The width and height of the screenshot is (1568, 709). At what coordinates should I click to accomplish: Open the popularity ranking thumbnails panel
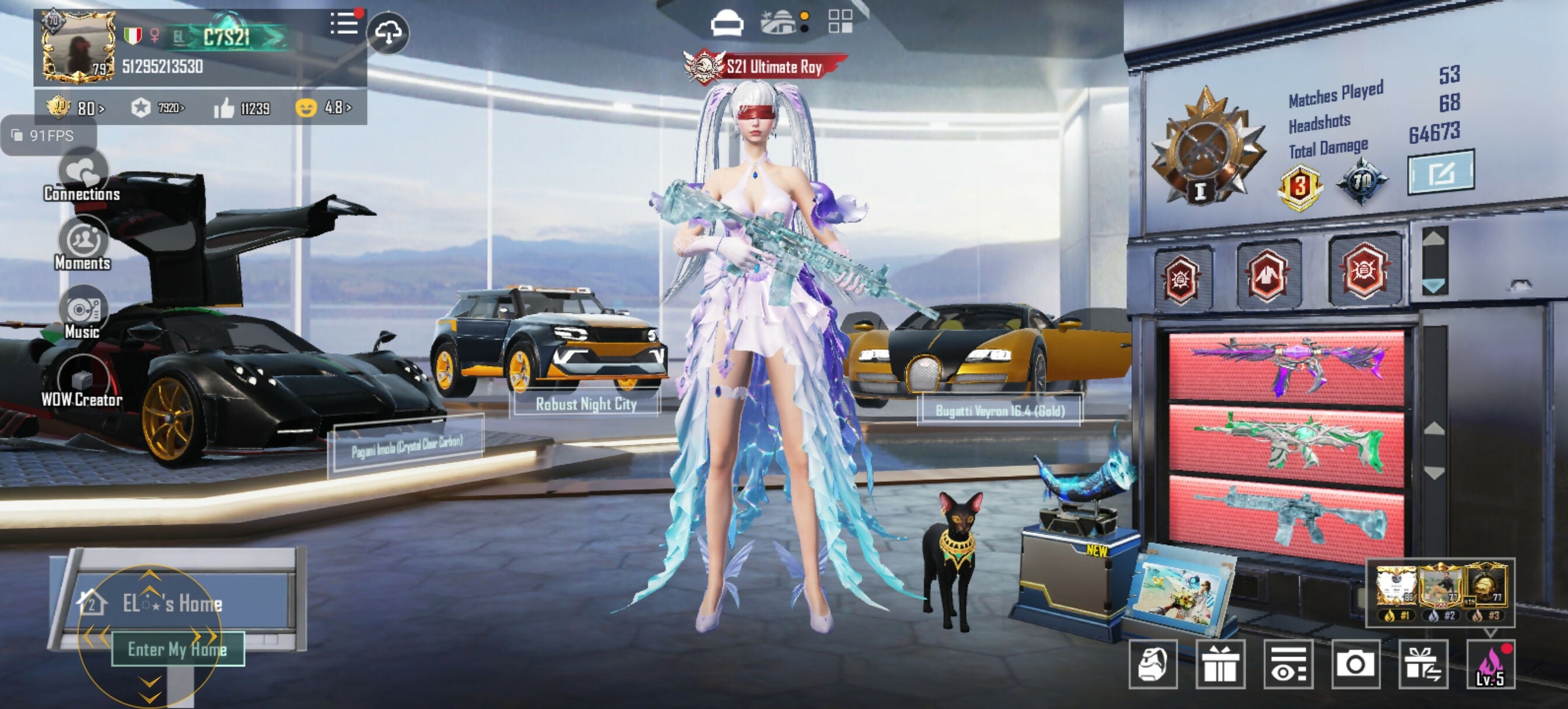(x=1440, y=592)
